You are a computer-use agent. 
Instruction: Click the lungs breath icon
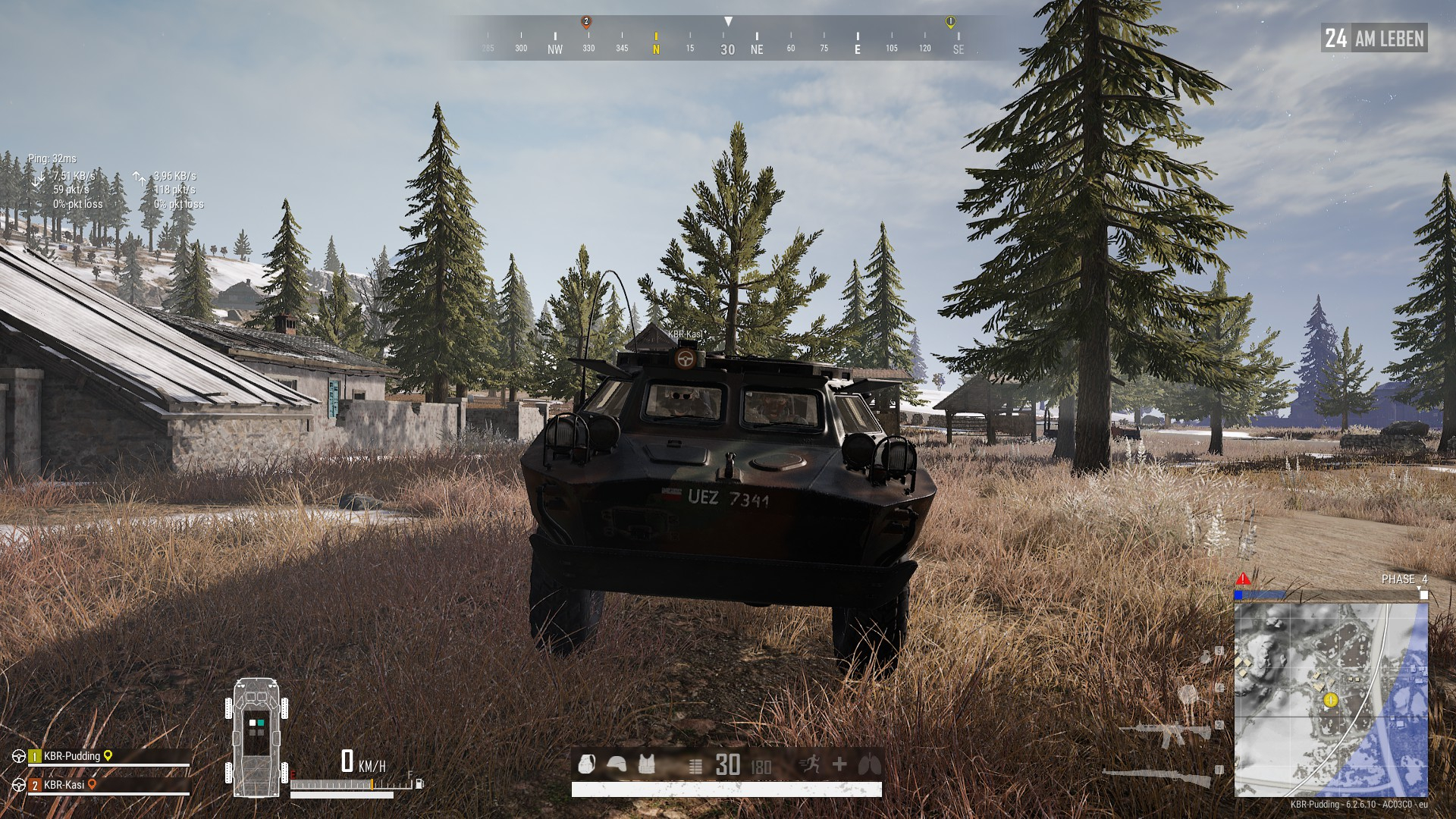click(869, 764)
